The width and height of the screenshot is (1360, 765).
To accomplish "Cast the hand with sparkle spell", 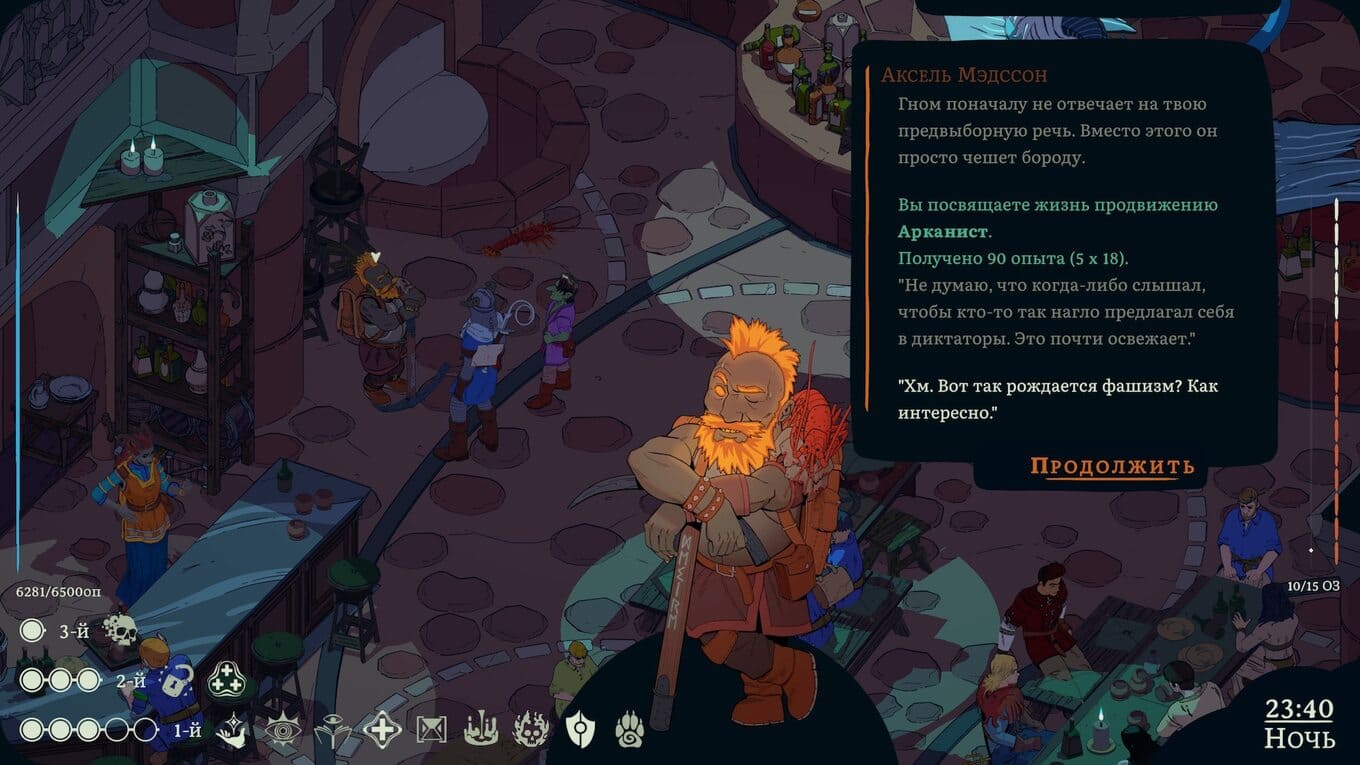I will pyautogui.click(x=233, y=730).
